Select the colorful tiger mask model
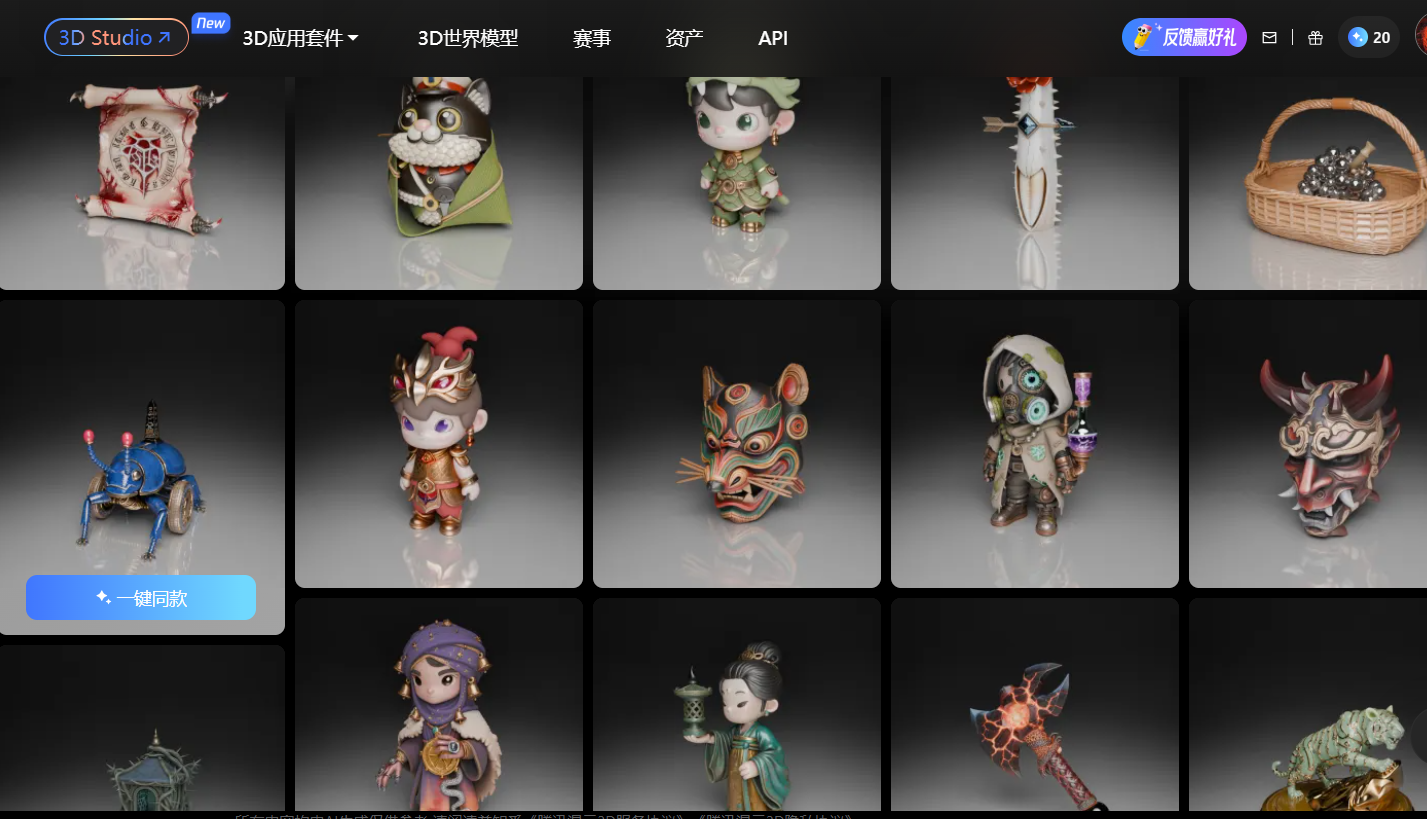Screen dimensions: 1427x819 tap(737, 445)
